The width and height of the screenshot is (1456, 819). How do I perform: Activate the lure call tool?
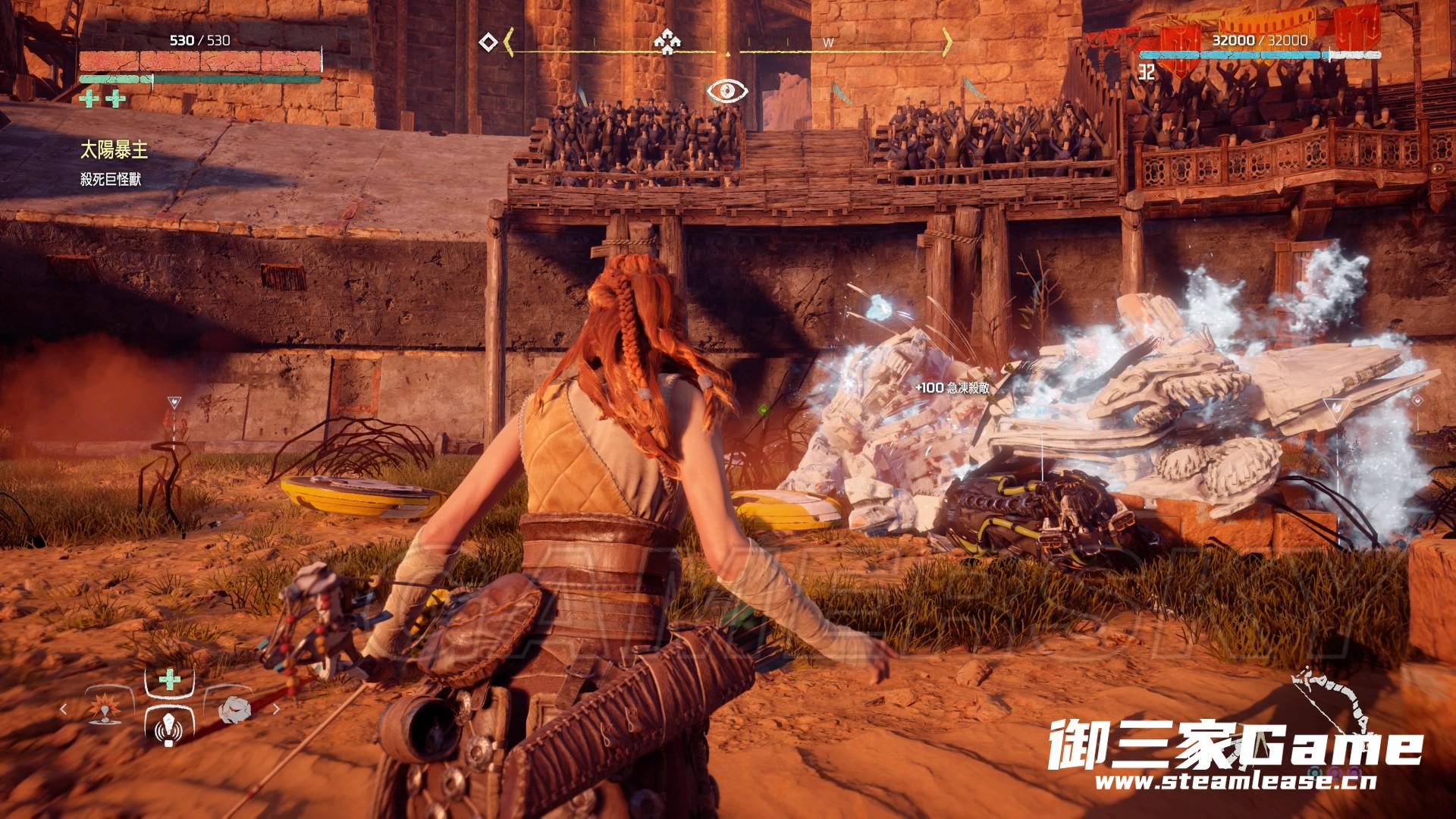(167, 730)
